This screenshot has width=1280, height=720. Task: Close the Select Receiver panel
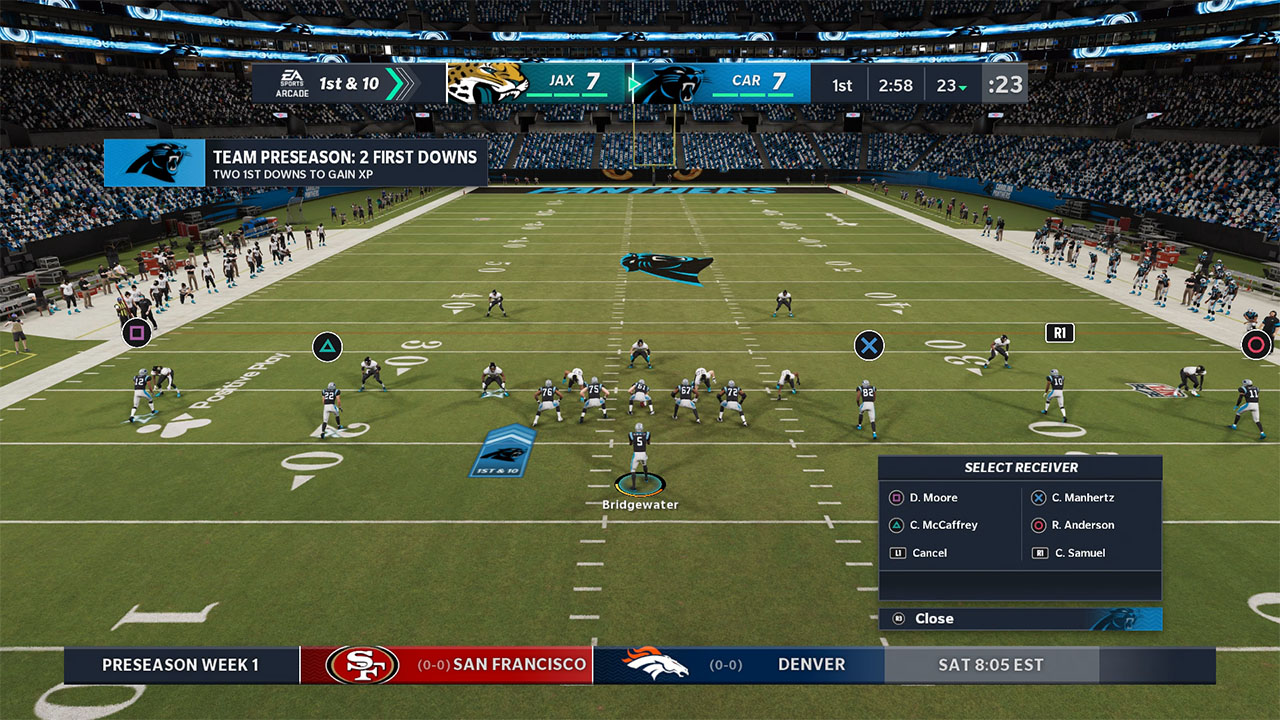[933, 619]
